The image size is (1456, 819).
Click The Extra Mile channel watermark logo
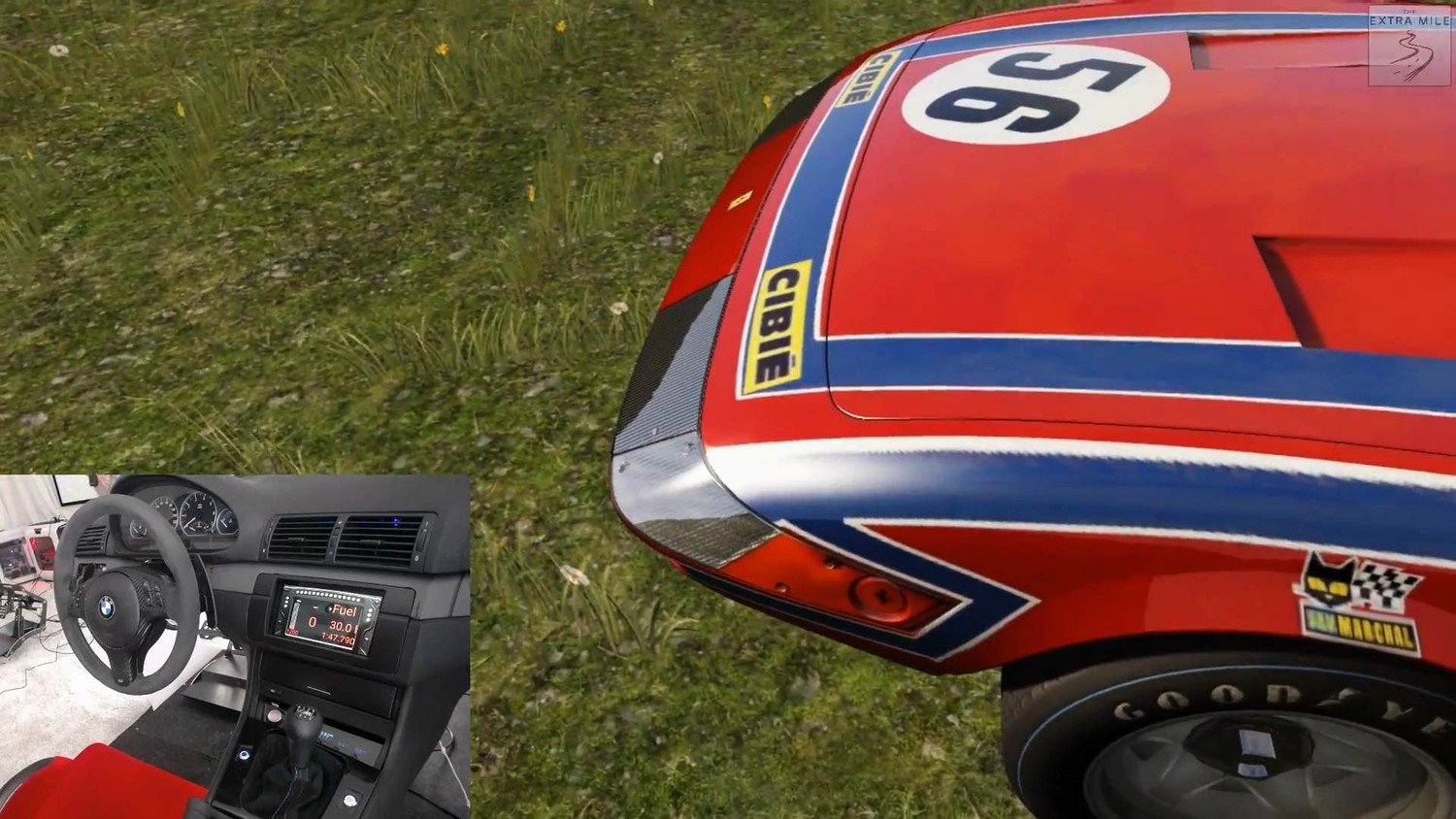(1408, 45)
